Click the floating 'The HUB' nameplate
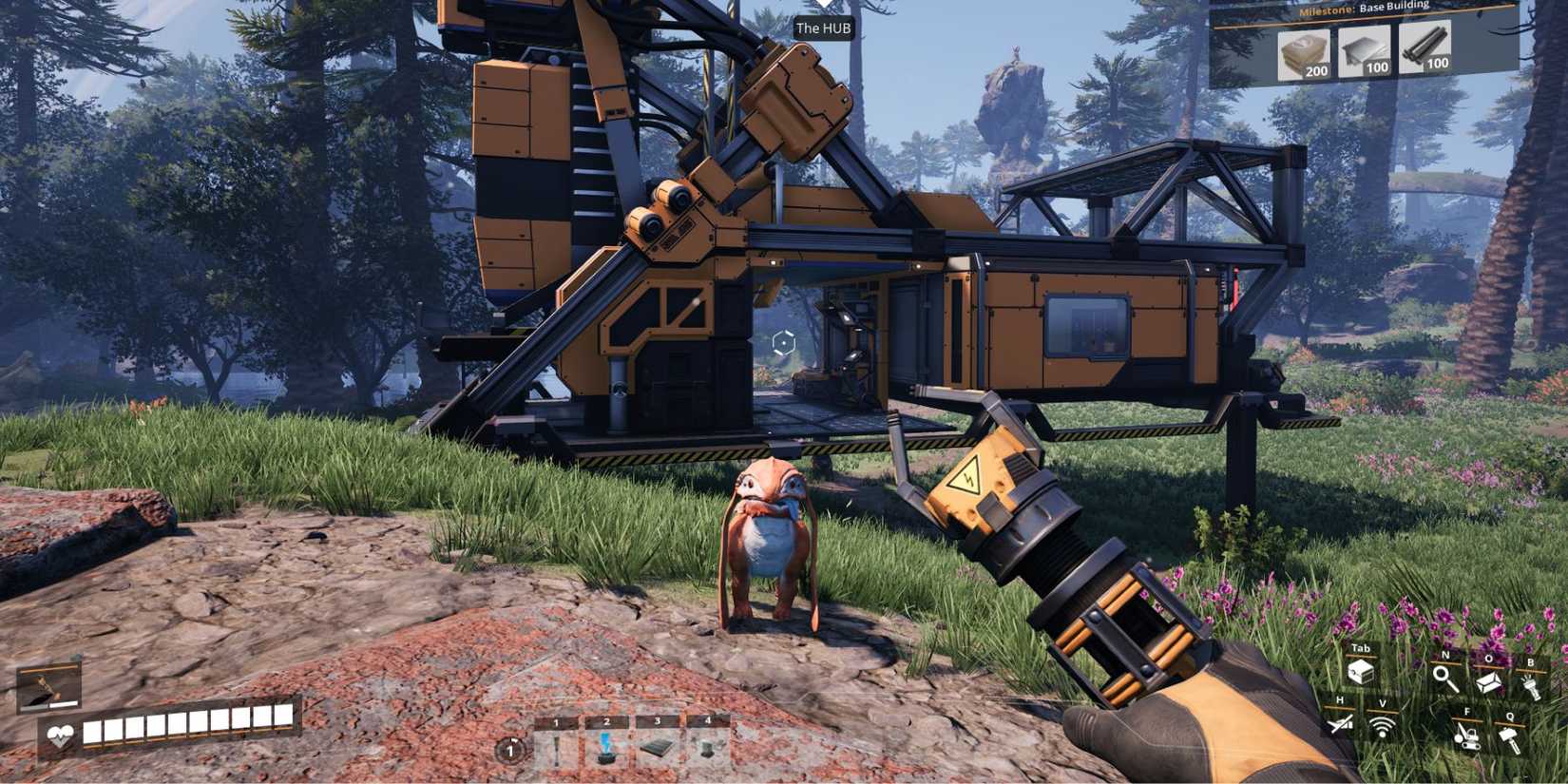The width and height of the screenshot is (1568, 784). point(825,29)
